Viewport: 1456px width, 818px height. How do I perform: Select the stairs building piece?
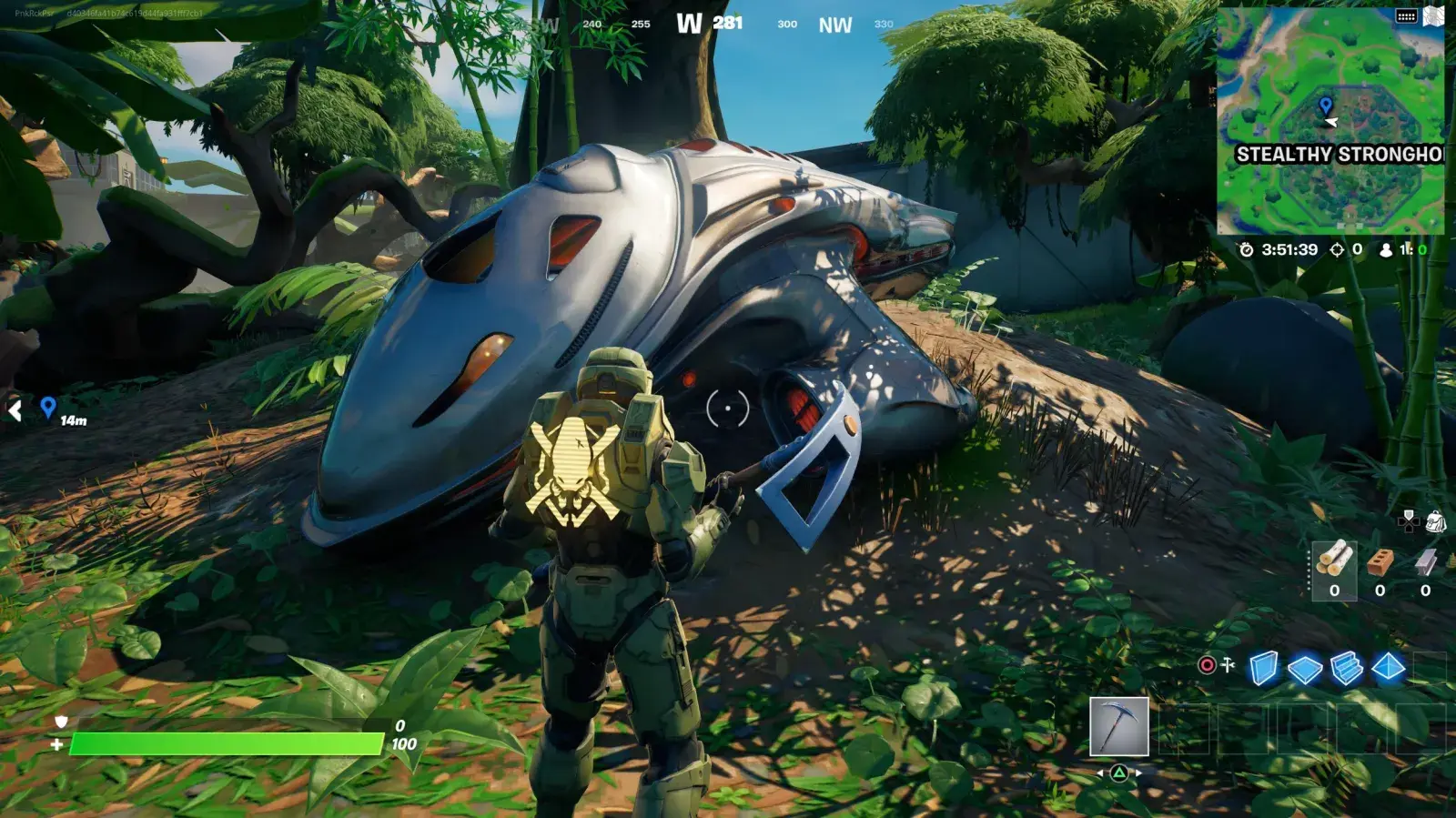[1347, 668]
